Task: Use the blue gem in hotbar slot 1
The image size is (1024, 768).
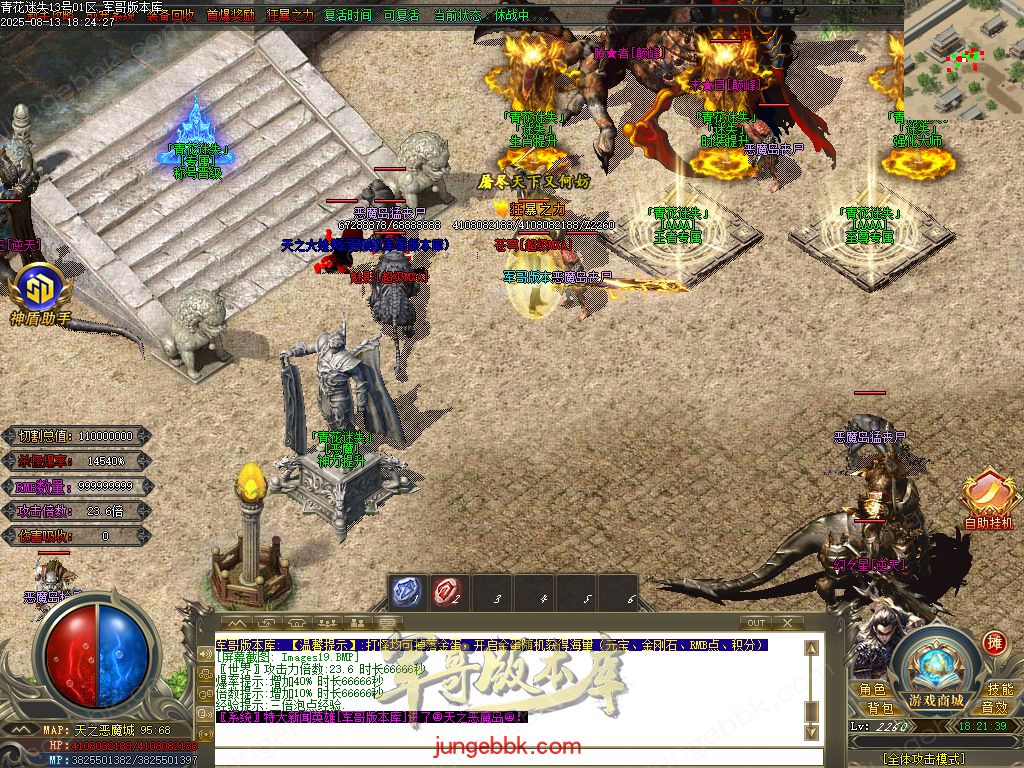Action: tap(405, 592)
